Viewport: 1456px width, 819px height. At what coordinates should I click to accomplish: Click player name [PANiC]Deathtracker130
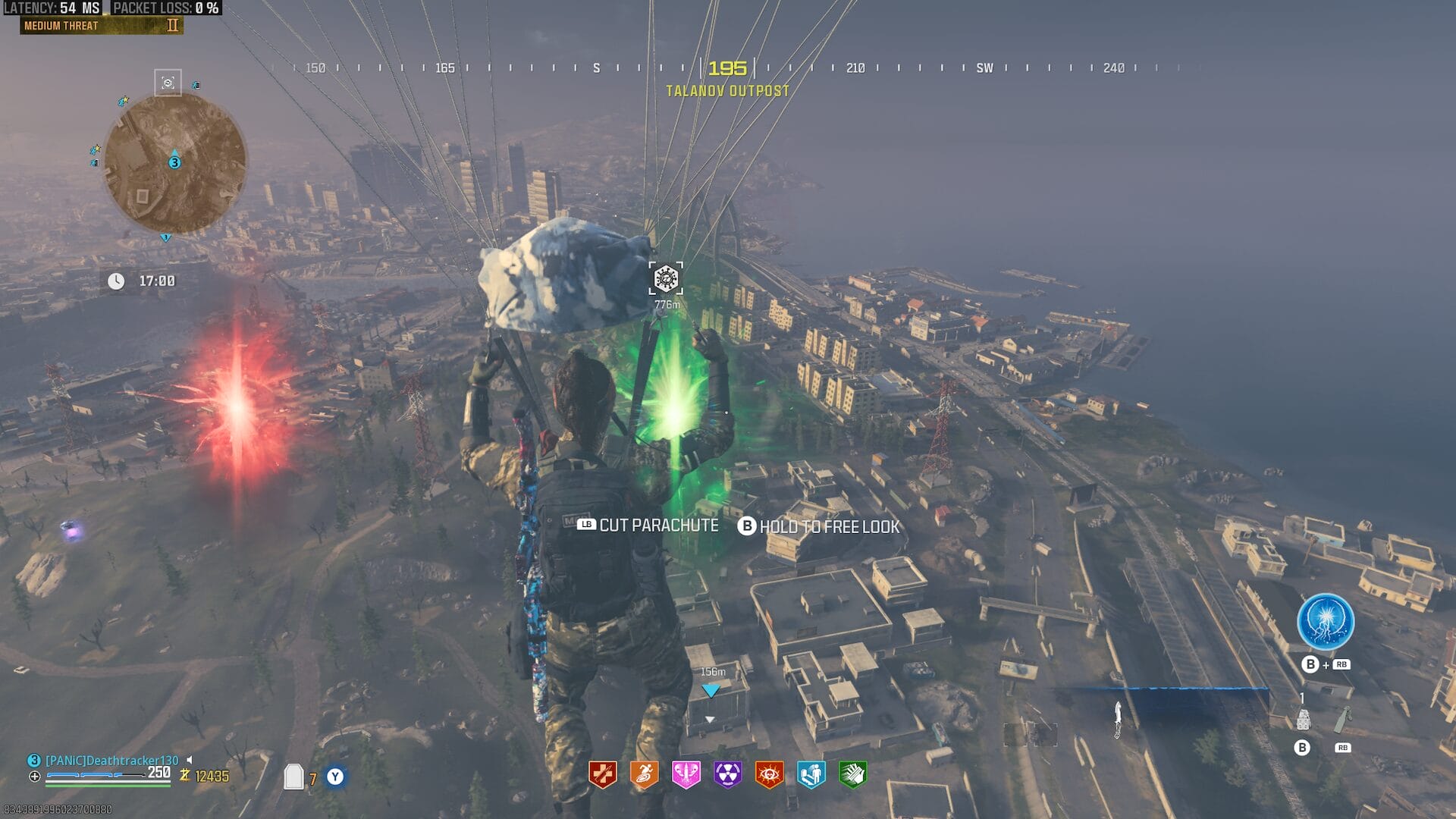tap(112, 760)
